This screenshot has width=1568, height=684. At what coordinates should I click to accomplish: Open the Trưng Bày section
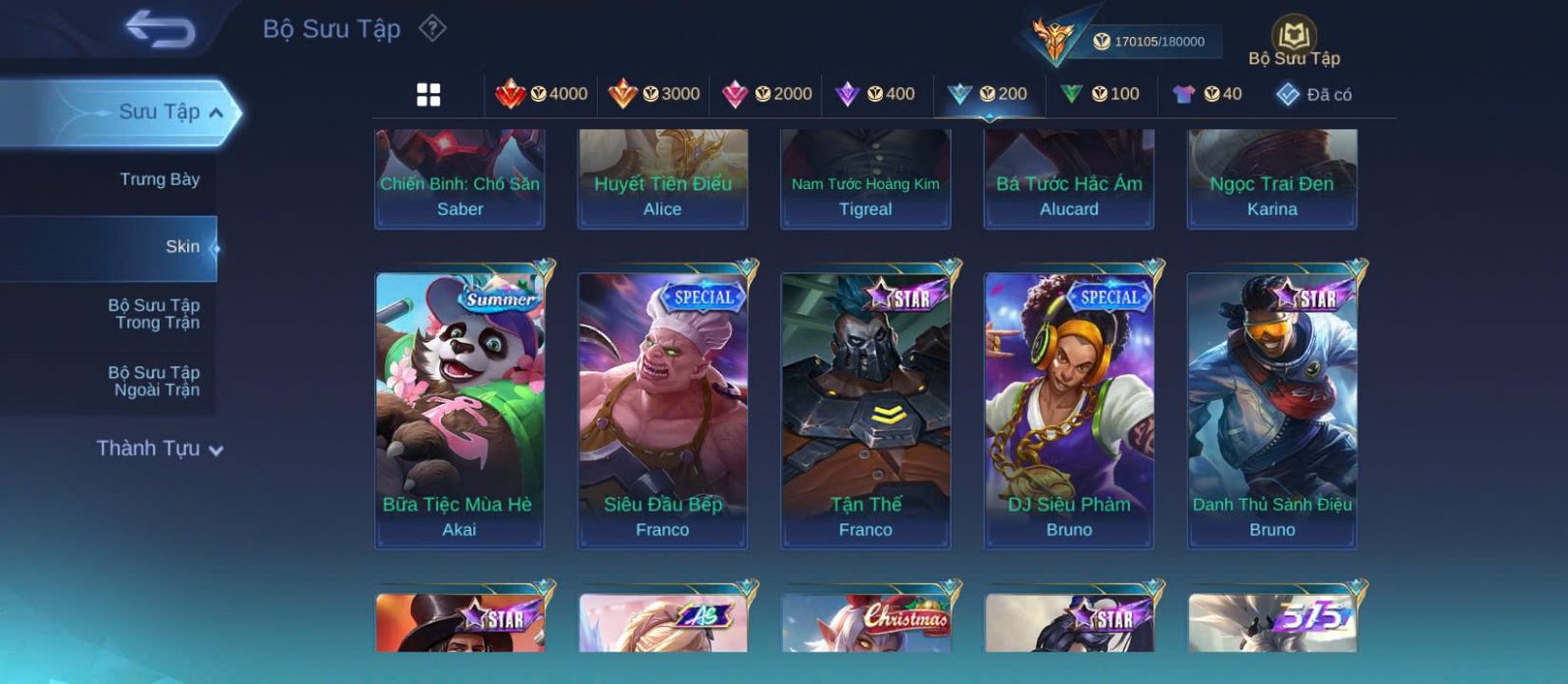159,179
